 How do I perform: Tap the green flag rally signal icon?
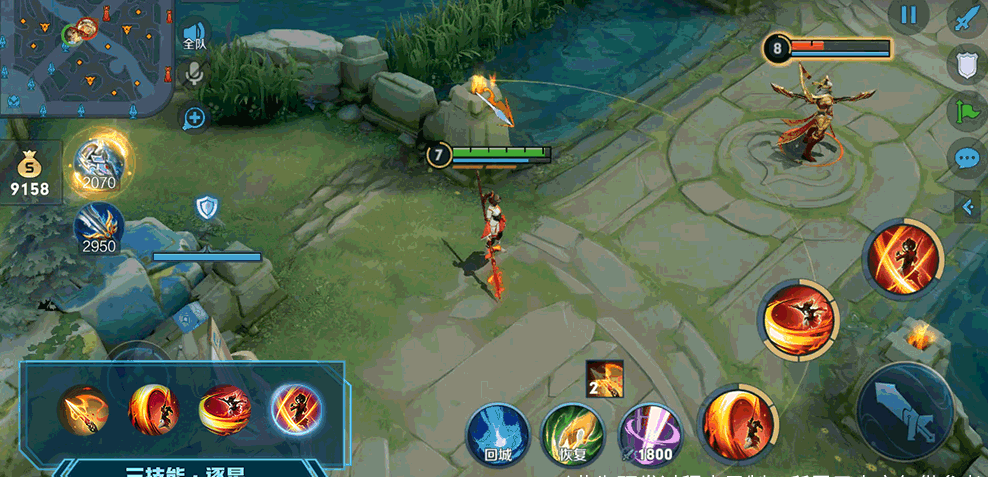[966, 110]
